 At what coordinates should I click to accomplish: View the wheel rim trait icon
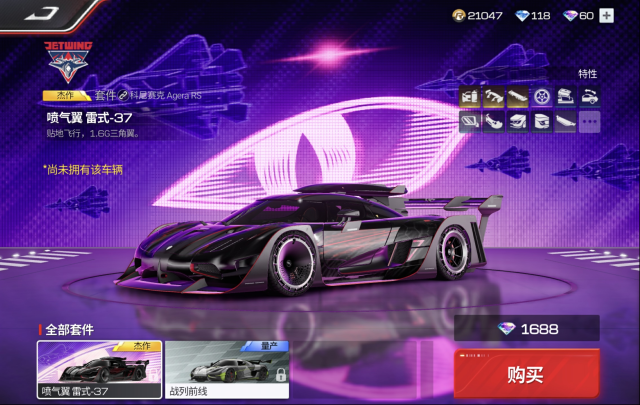542,97
